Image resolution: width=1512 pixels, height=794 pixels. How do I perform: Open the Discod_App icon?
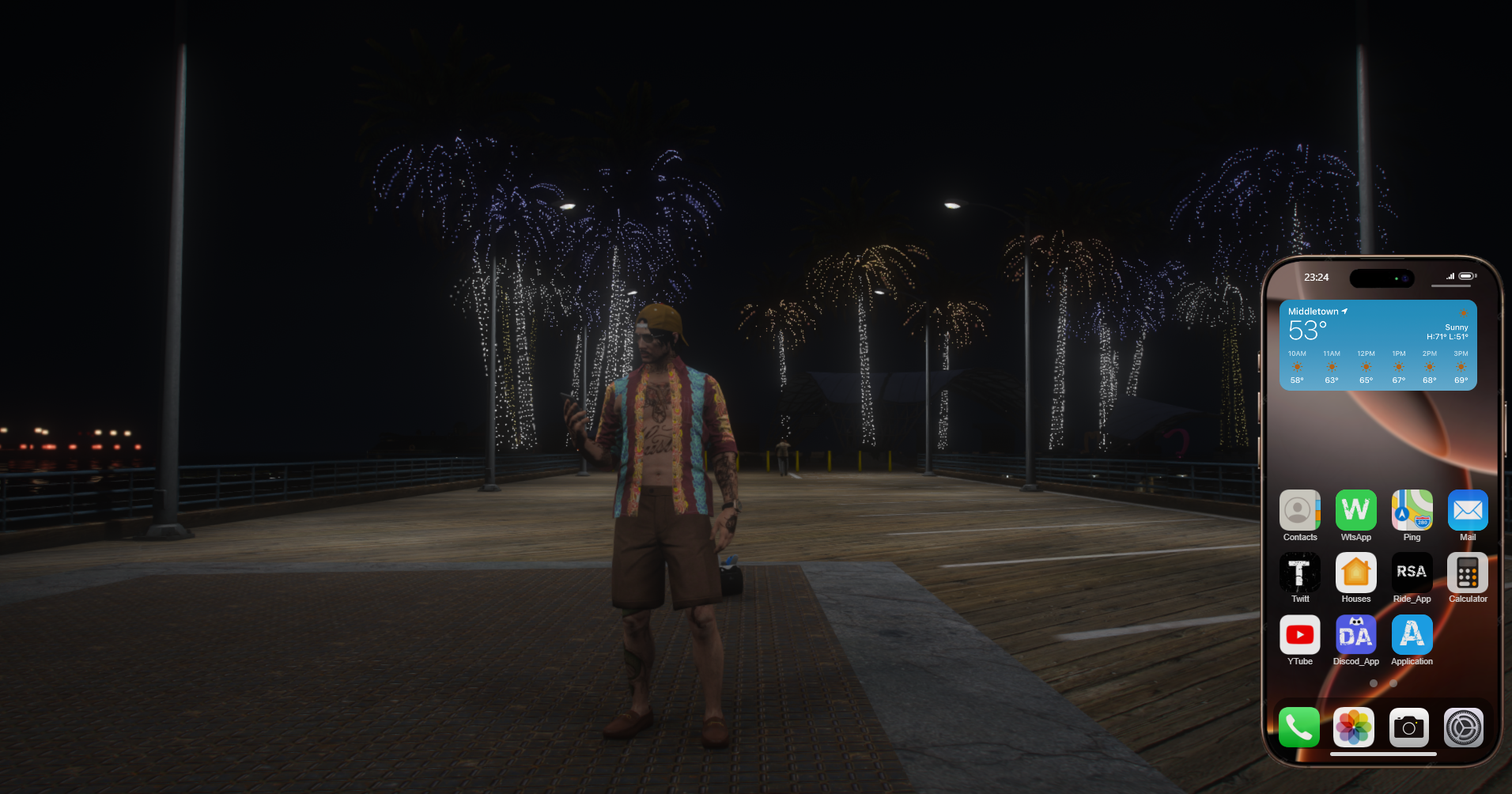[1355, 634]
